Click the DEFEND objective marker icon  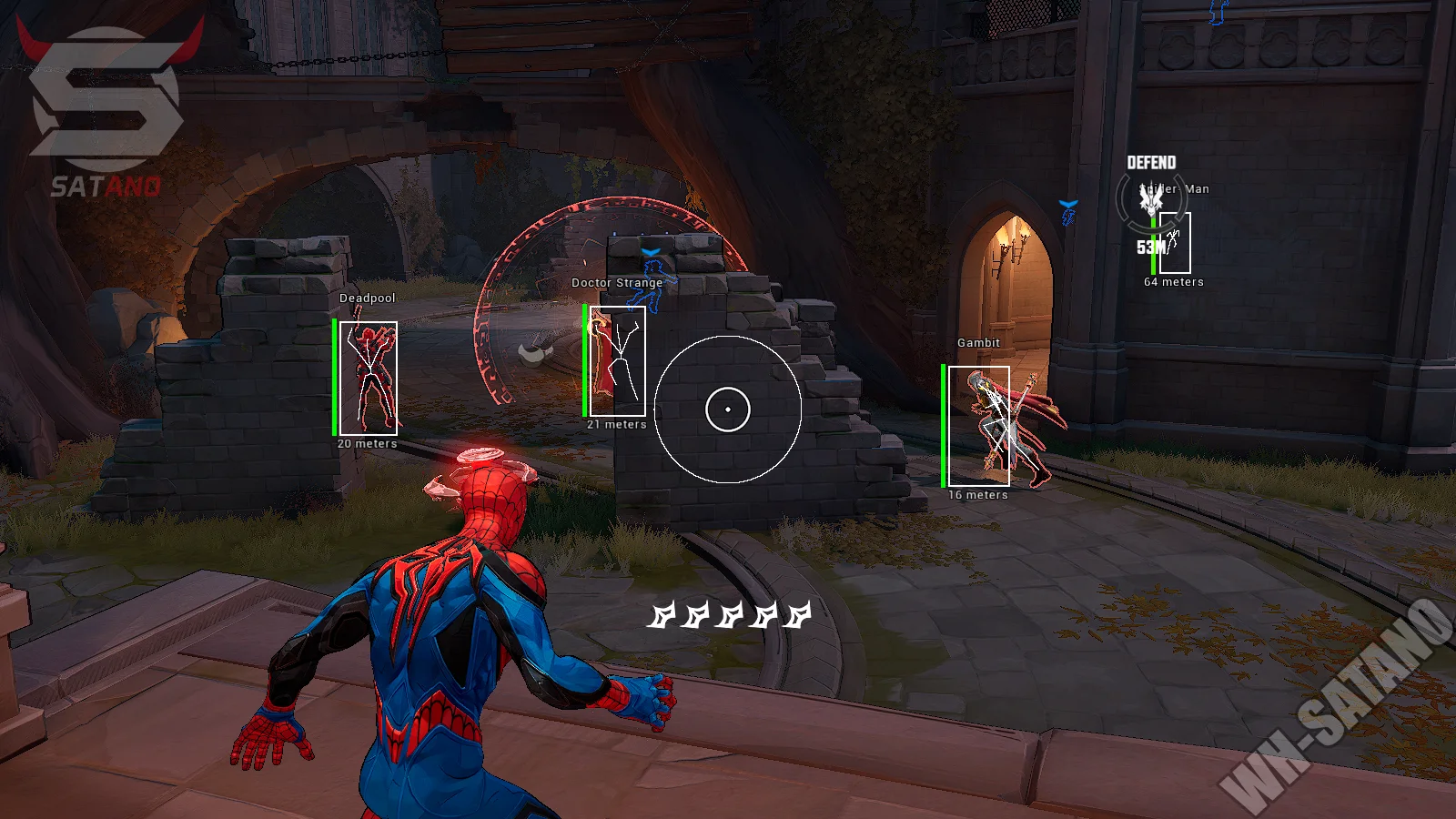[x=1151, y=199]
